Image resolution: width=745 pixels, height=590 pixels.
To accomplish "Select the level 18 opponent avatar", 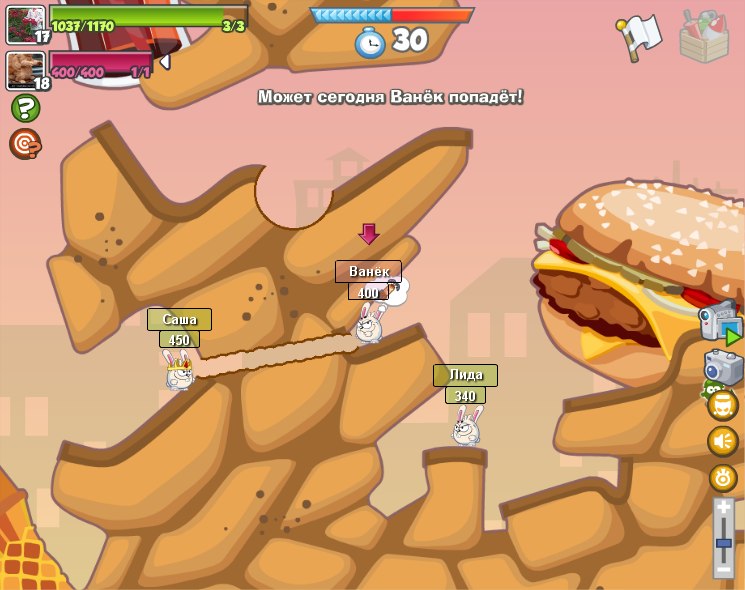I will (x=25, y=70).
